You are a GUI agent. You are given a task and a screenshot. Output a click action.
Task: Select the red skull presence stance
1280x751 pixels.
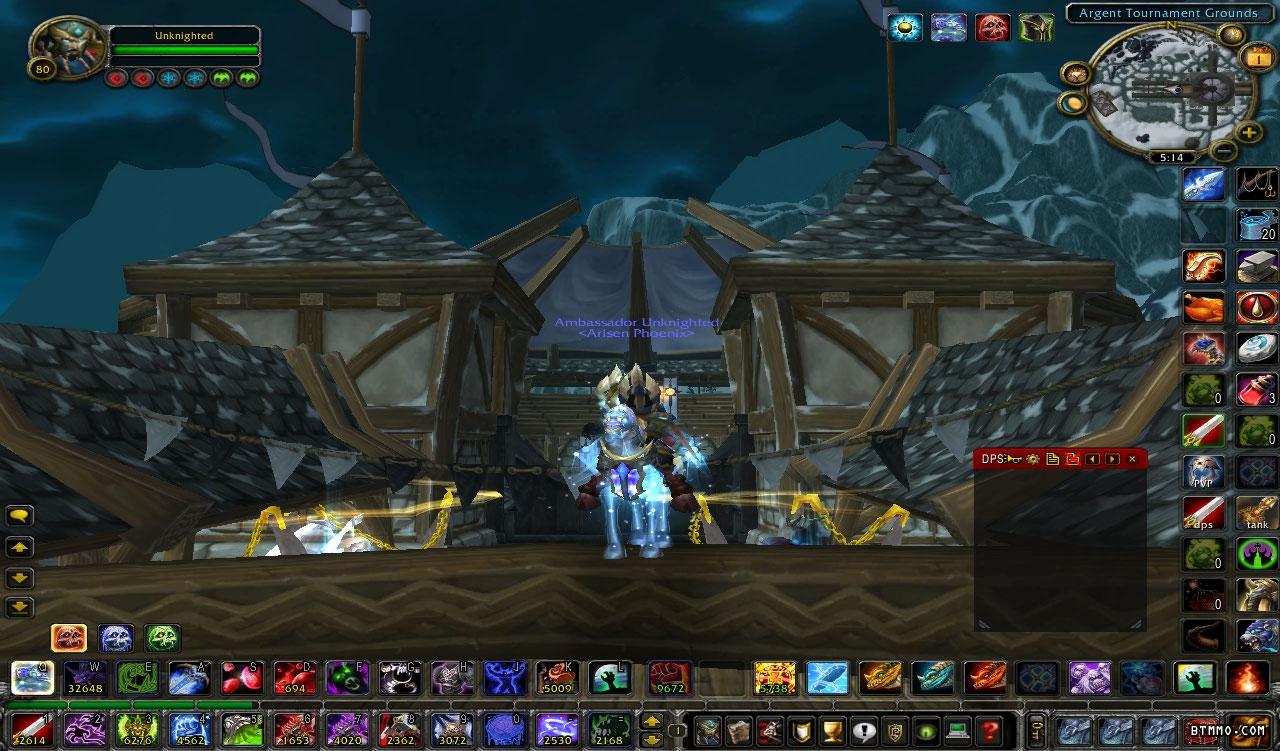point(69,637)
